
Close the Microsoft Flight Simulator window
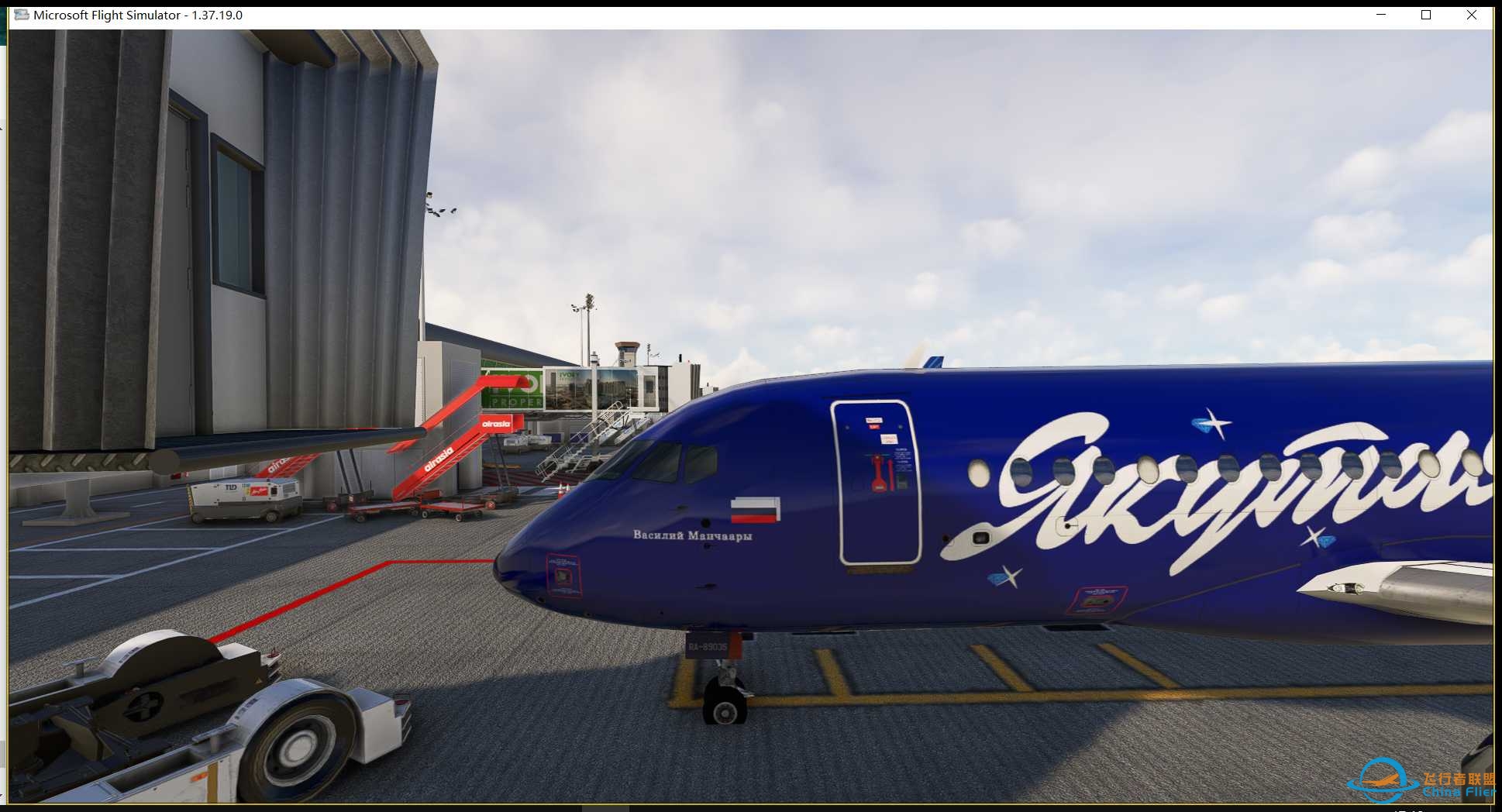pos(1471,15)
